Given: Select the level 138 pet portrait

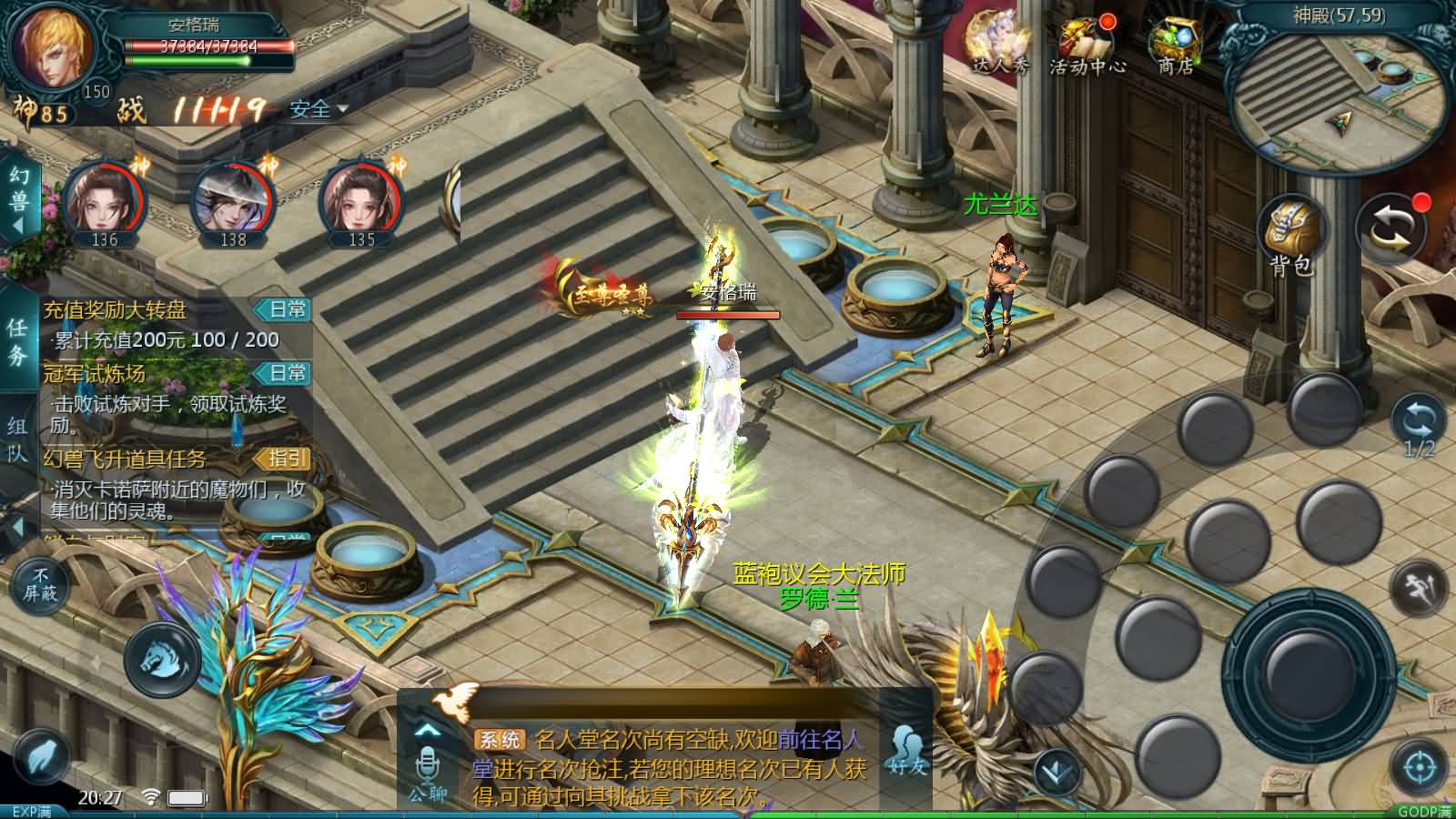Looking at the screenshot, I should tap(234, 201).
